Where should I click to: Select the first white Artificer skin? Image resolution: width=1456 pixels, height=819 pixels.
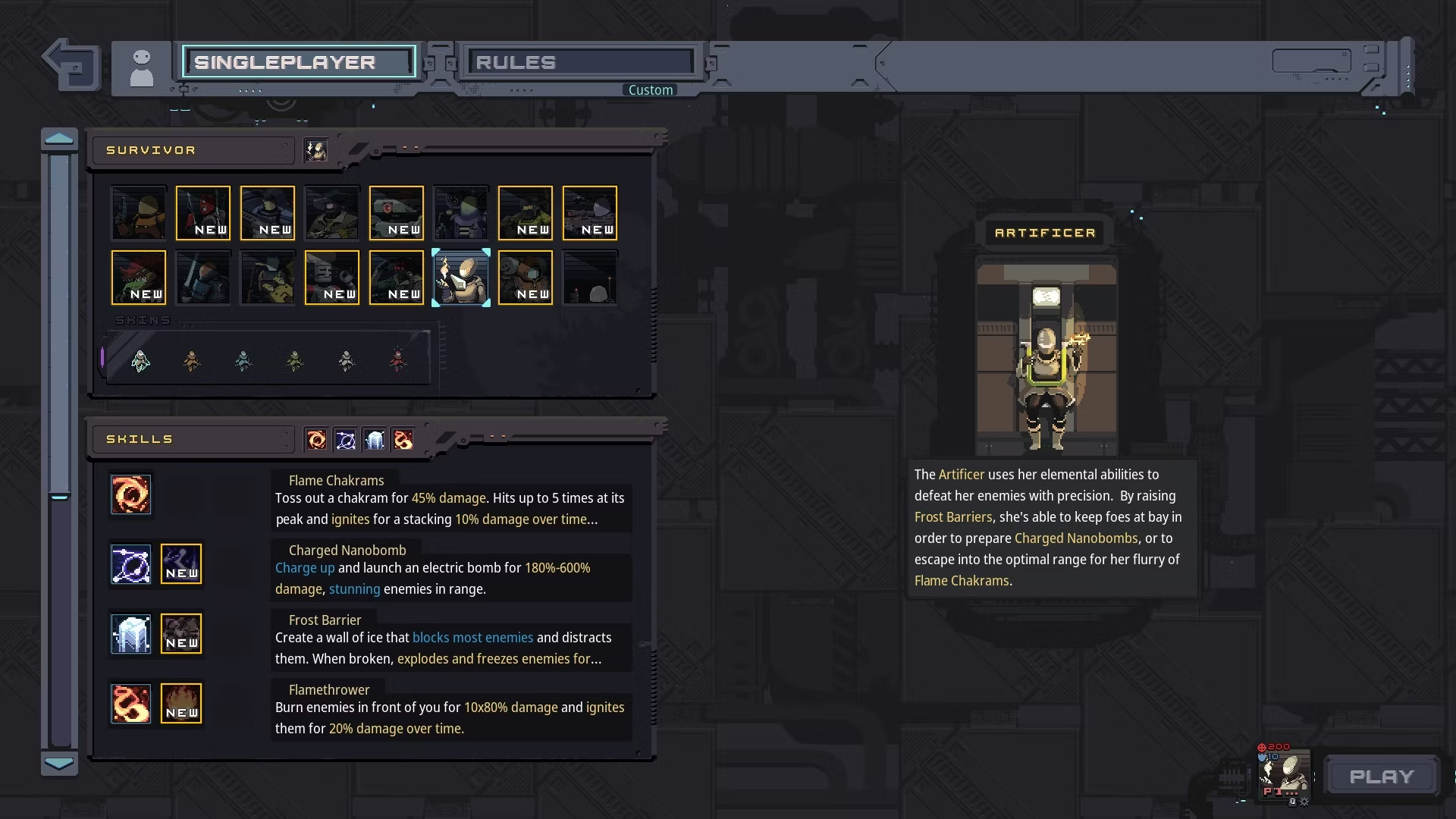(140, 360)
